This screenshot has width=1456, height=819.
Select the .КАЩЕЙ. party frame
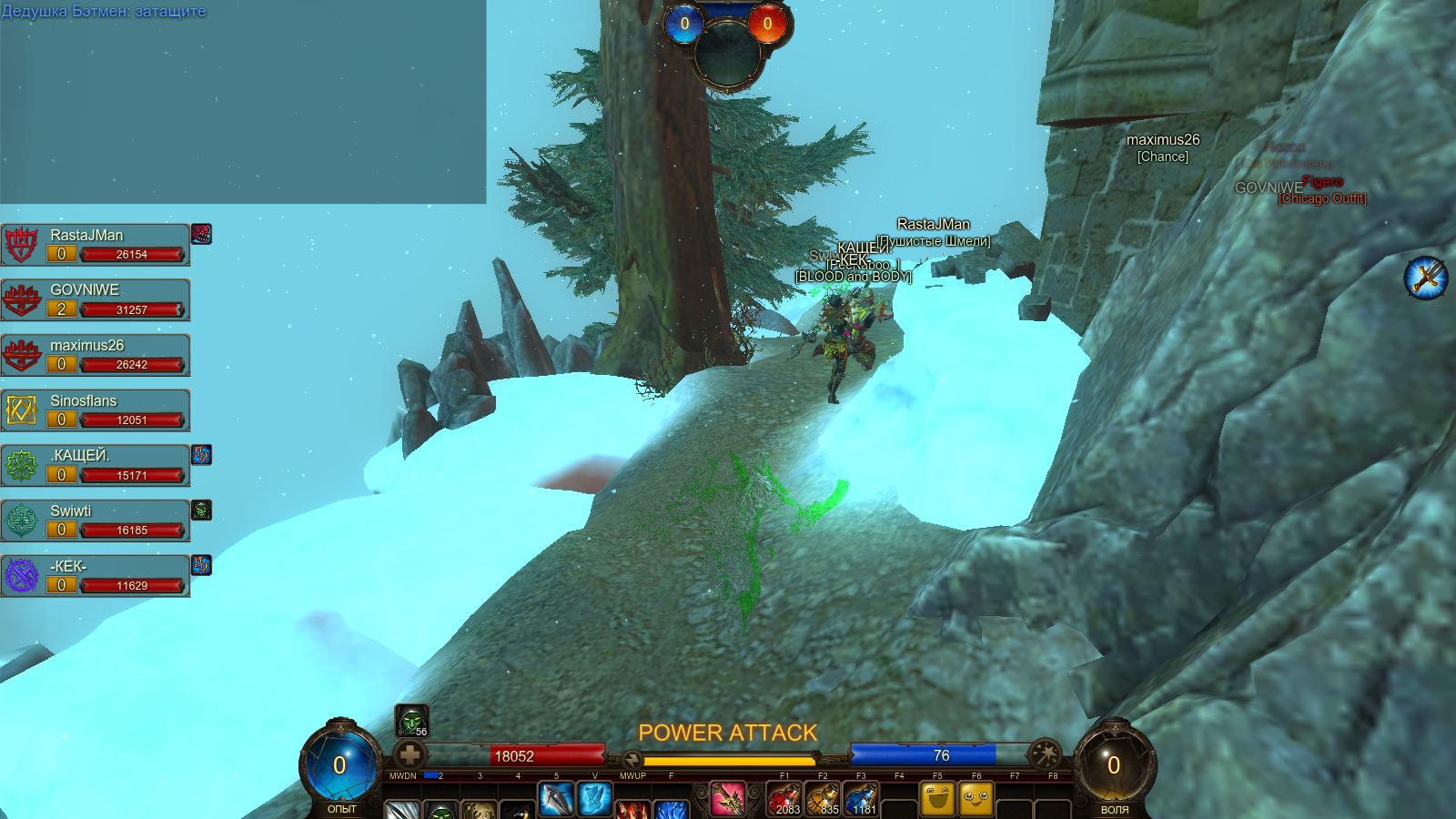tap(96, 466)
